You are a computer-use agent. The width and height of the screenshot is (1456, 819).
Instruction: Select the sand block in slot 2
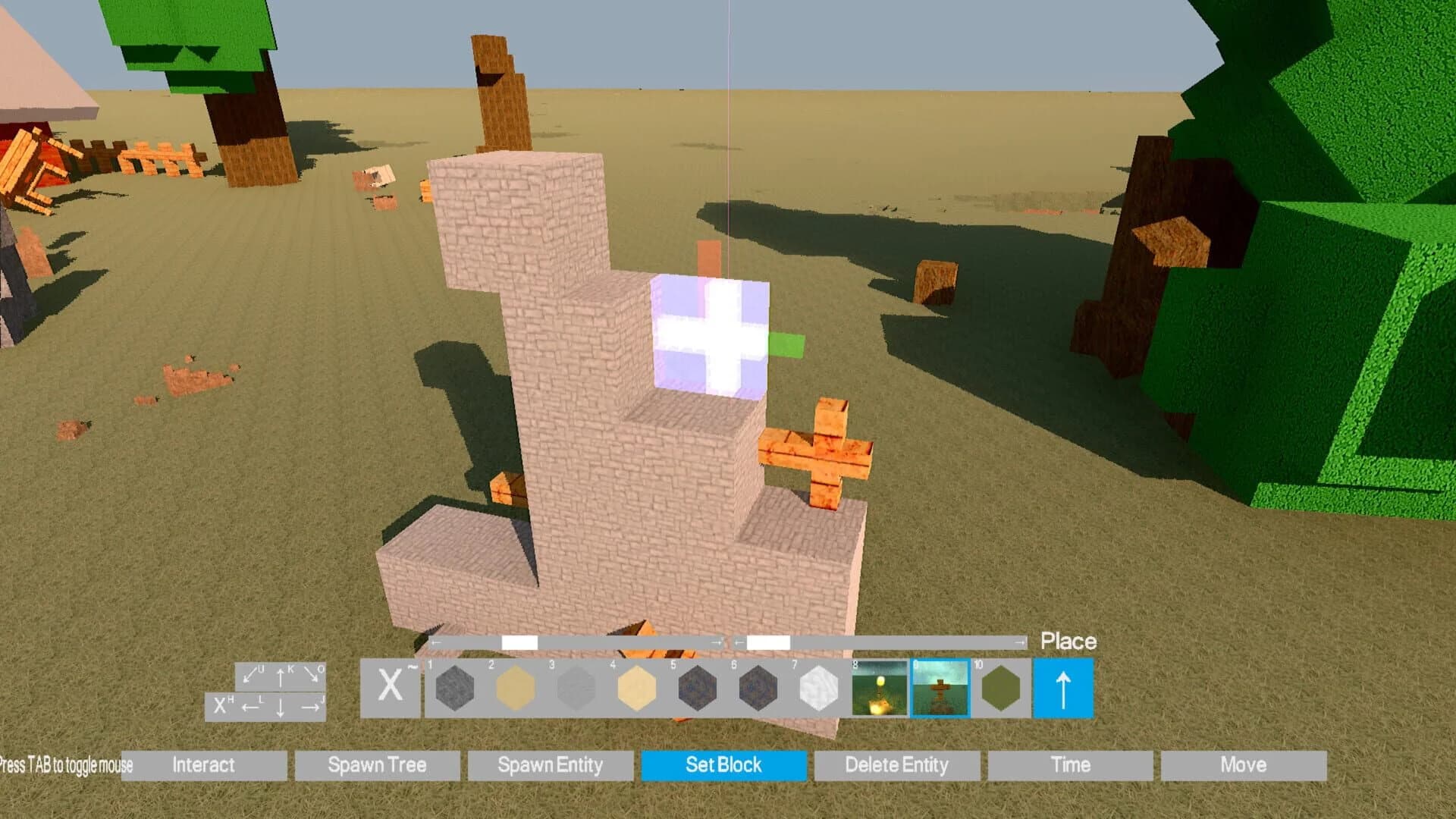514,689
